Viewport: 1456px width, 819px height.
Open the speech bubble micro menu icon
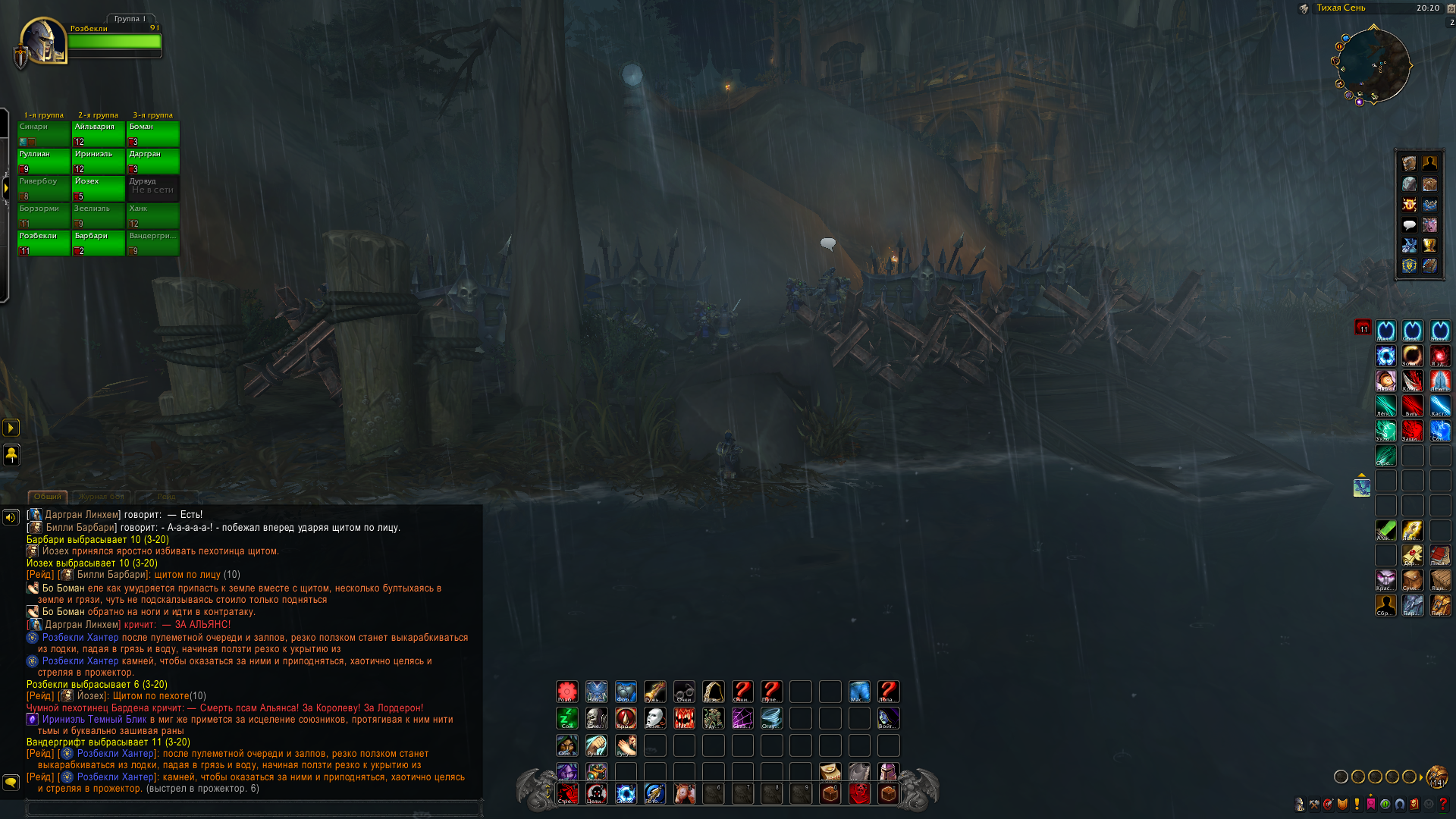point(1409,225)
